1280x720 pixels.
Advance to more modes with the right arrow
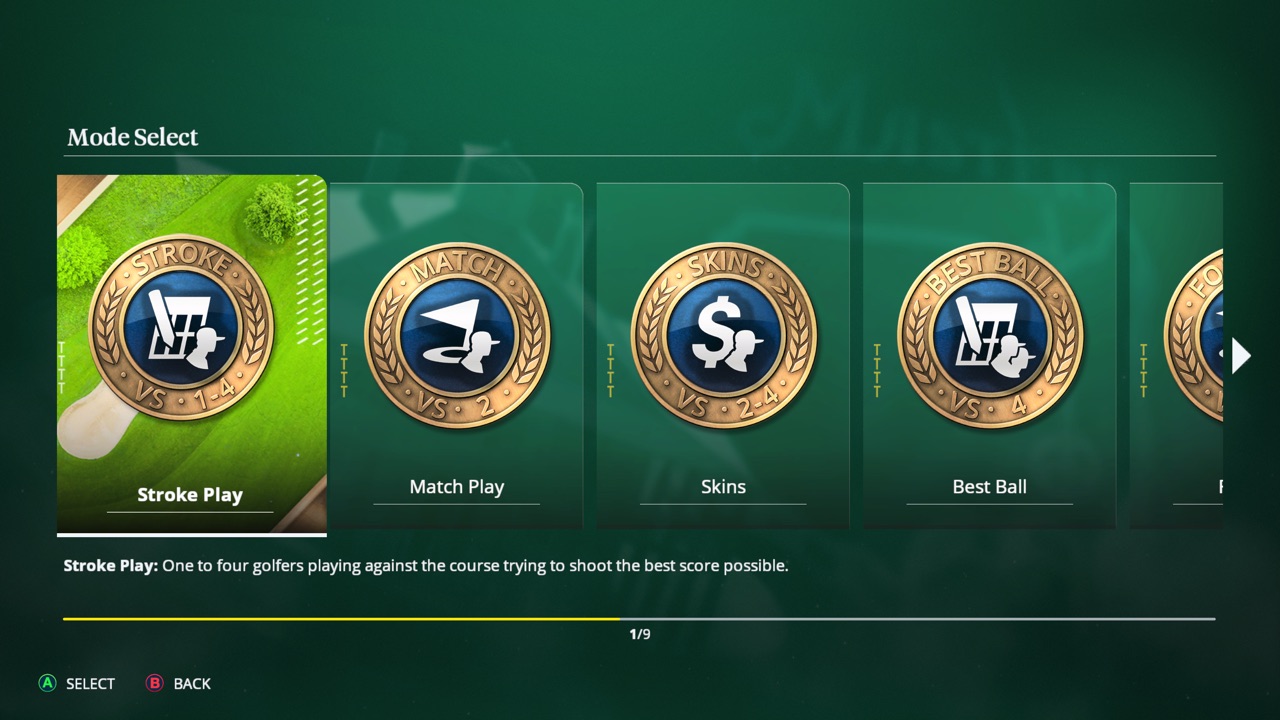[1240, 355]
